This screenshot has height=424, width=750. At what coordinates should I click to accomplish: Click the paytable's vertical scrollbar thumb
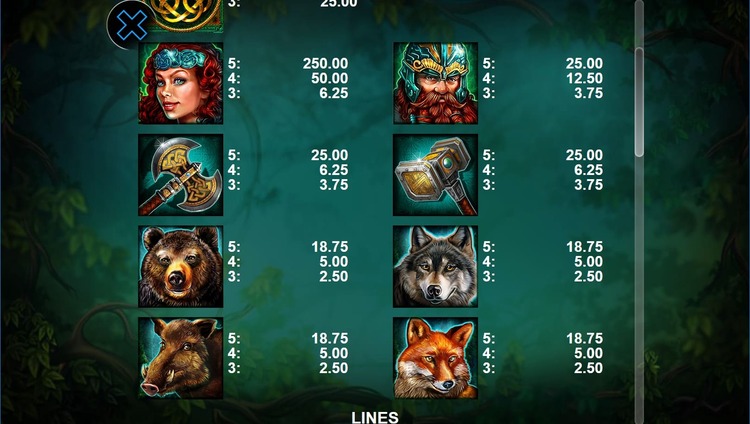tap(639, 100)
